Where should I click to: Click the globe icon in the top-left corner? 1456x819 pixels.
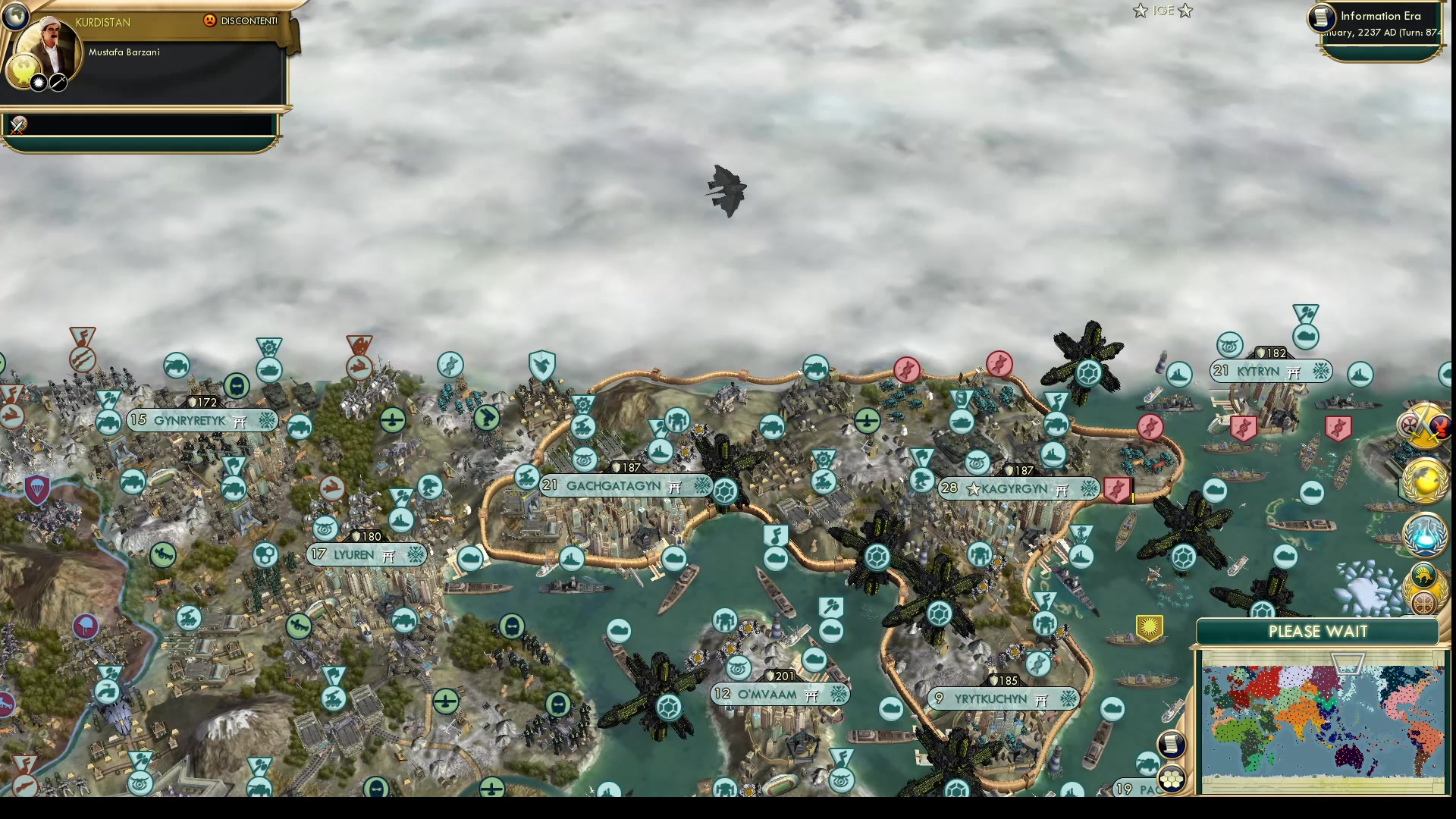click(15, 15)
